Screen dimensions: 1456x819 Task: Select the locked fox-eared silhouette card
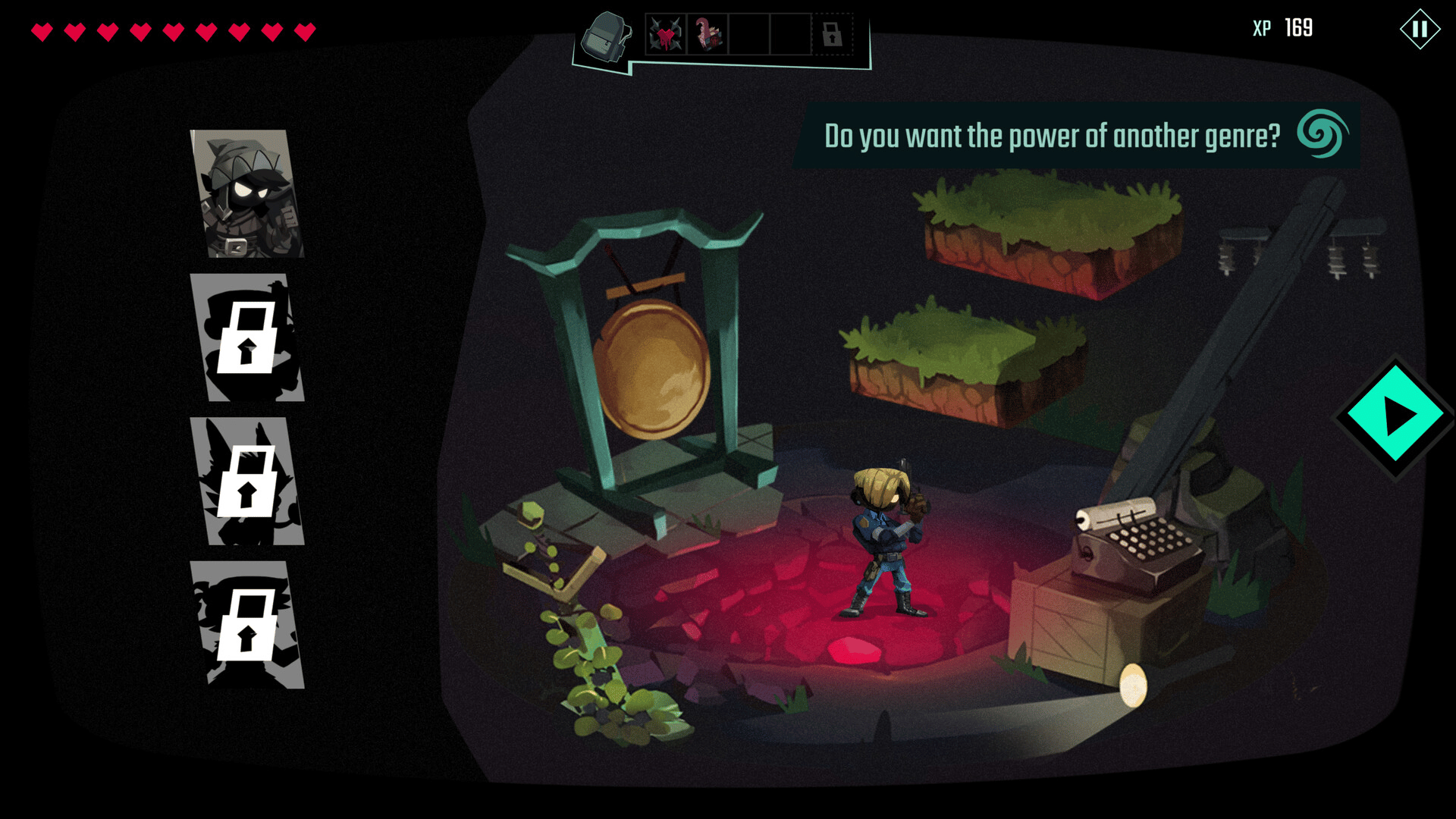(247, 482)
